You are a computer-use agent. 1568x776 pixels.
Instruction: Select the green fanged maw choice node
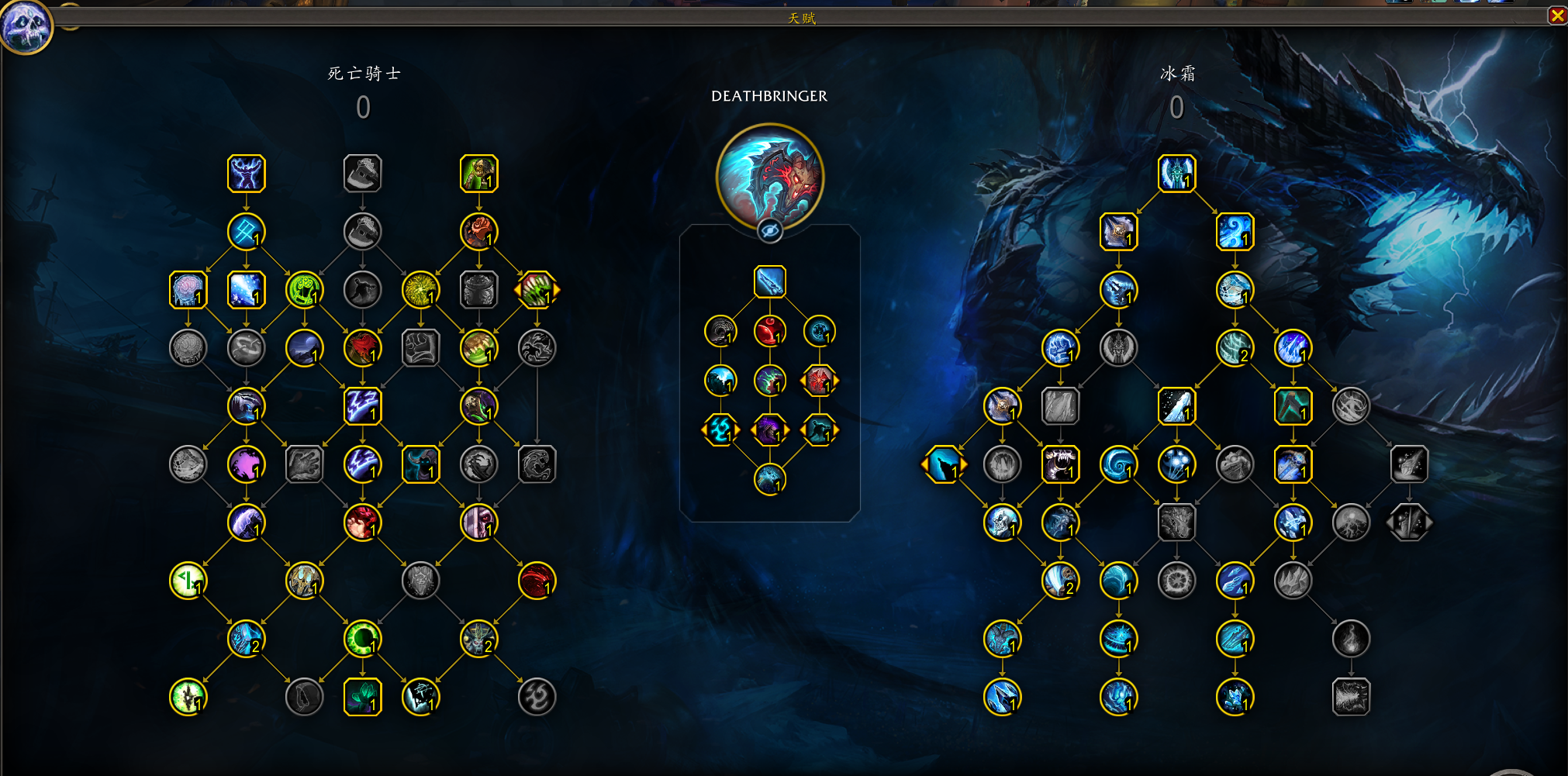pyautogui.click(x=537, y=290)
